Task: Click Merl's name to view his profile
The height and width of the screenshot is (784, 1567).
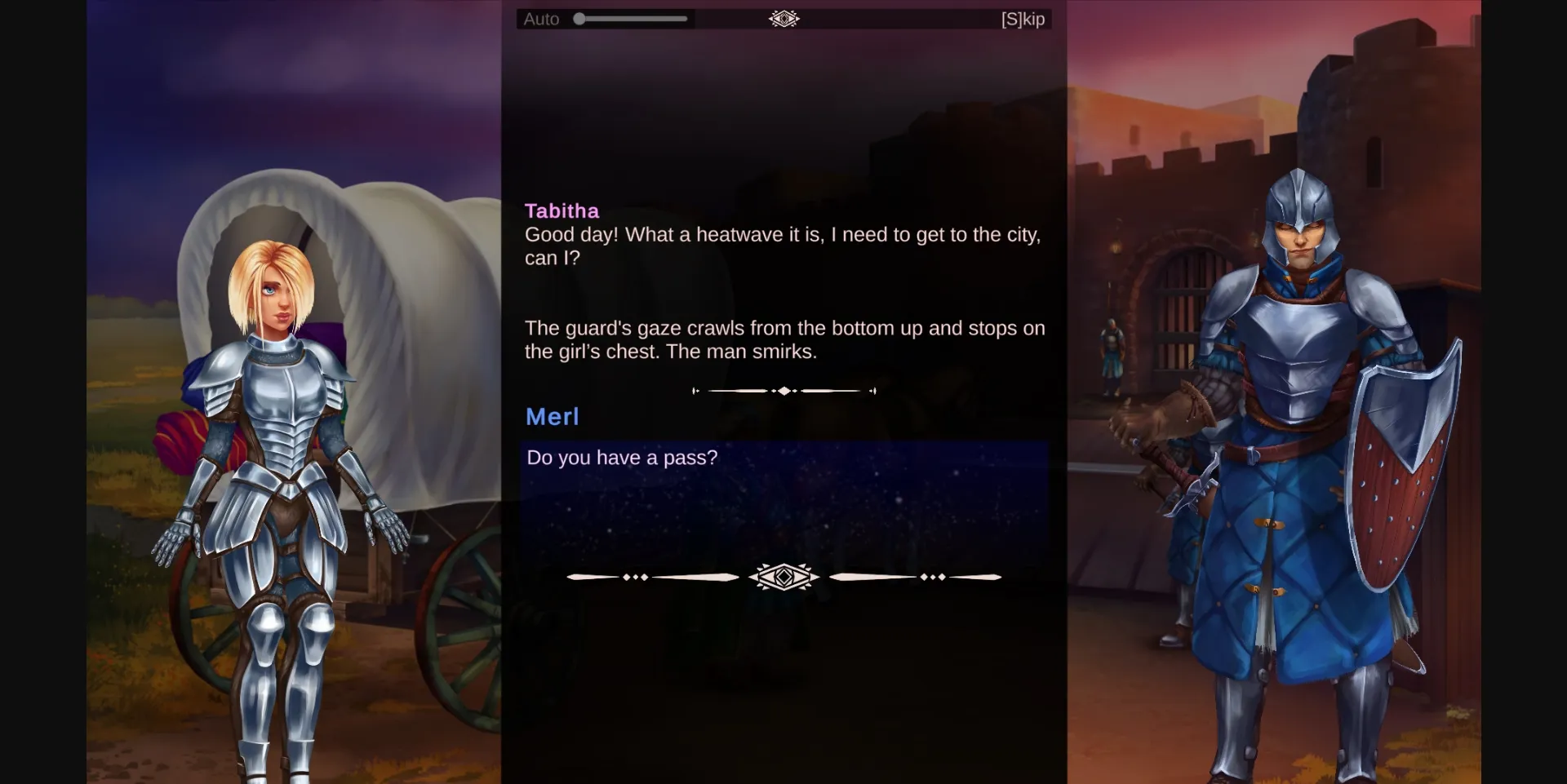Action: click(x=552, y=417)
